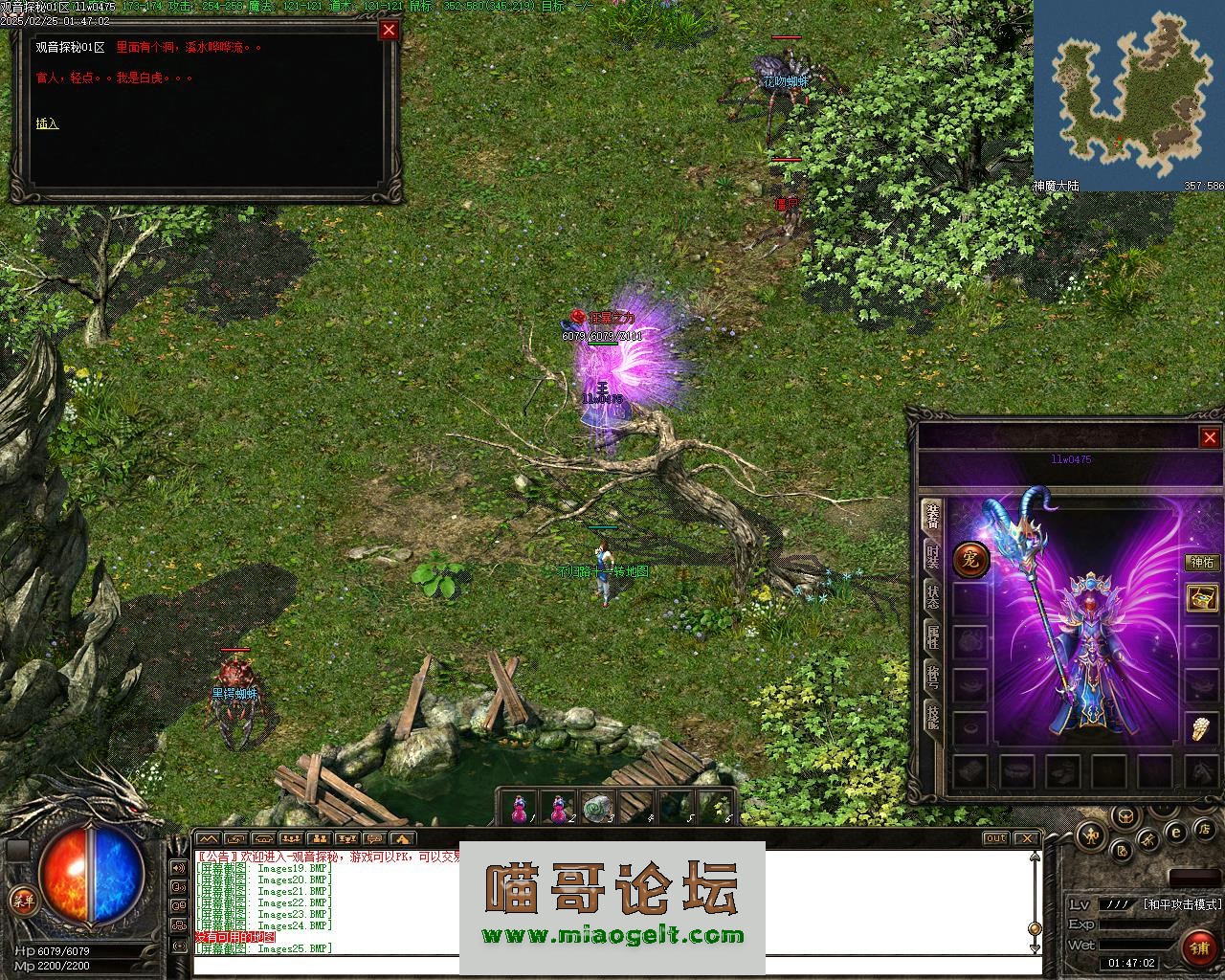Select the 称号 title tab
Screen dimensions: 1225x980
point(932,676)
